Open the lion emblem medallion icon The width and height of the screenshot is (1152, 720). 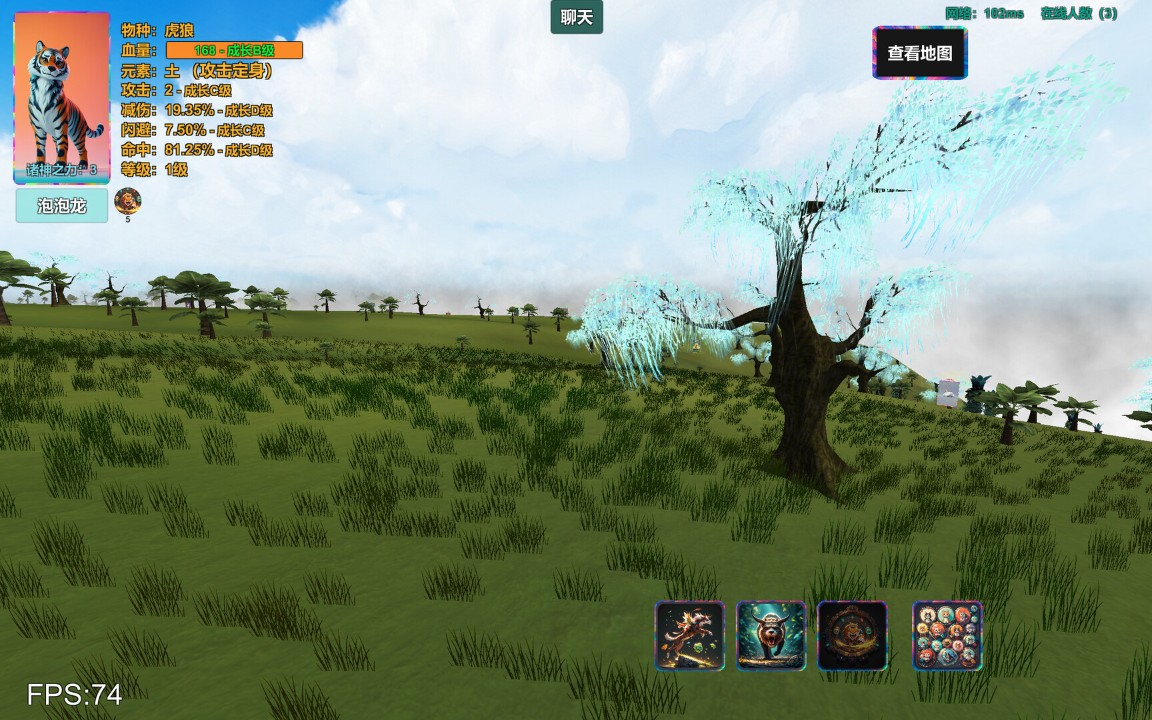(x=852, y=635)
